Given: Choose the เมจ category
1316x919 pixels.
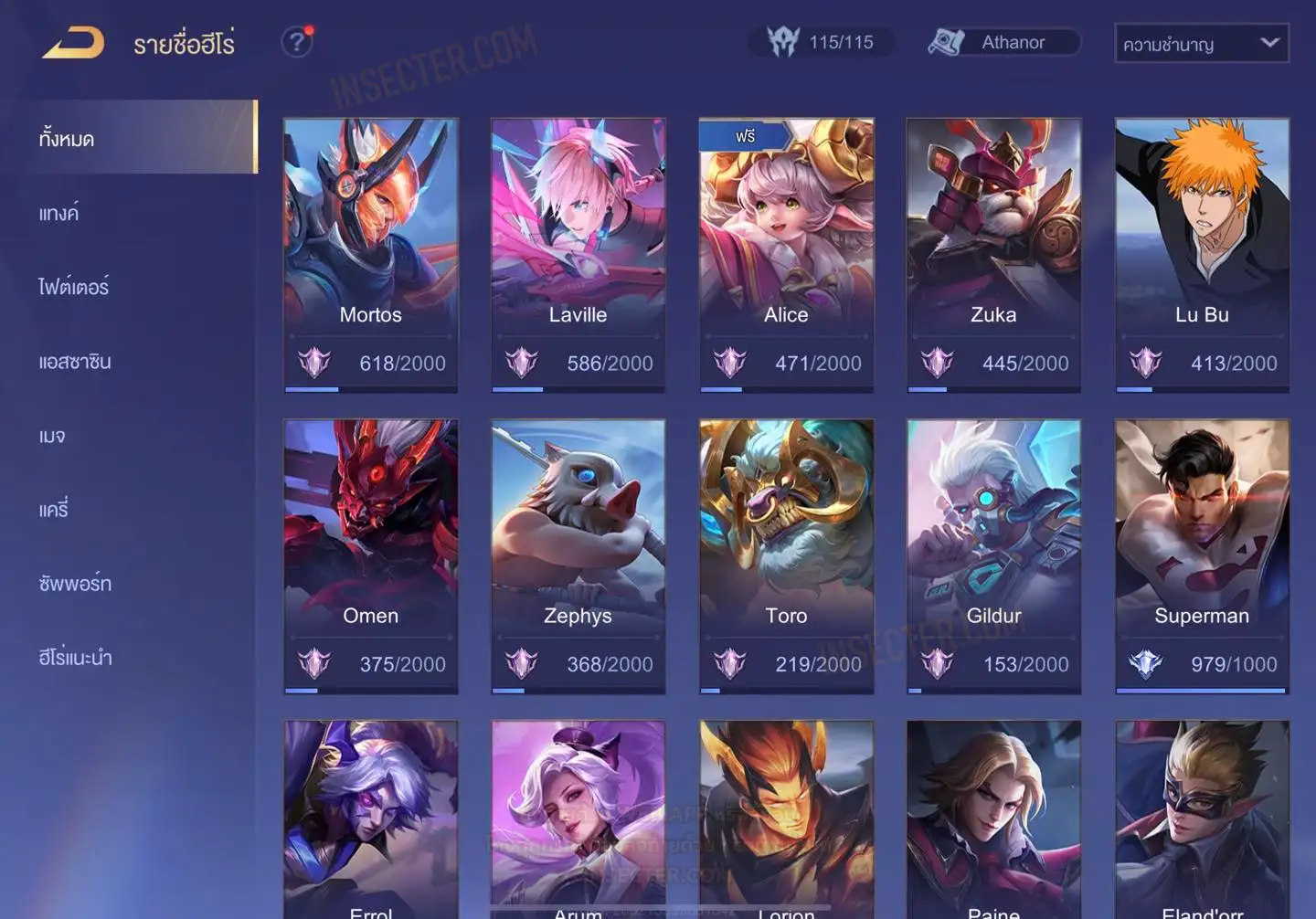Looking at the screenshot, I should click(52, 436).
